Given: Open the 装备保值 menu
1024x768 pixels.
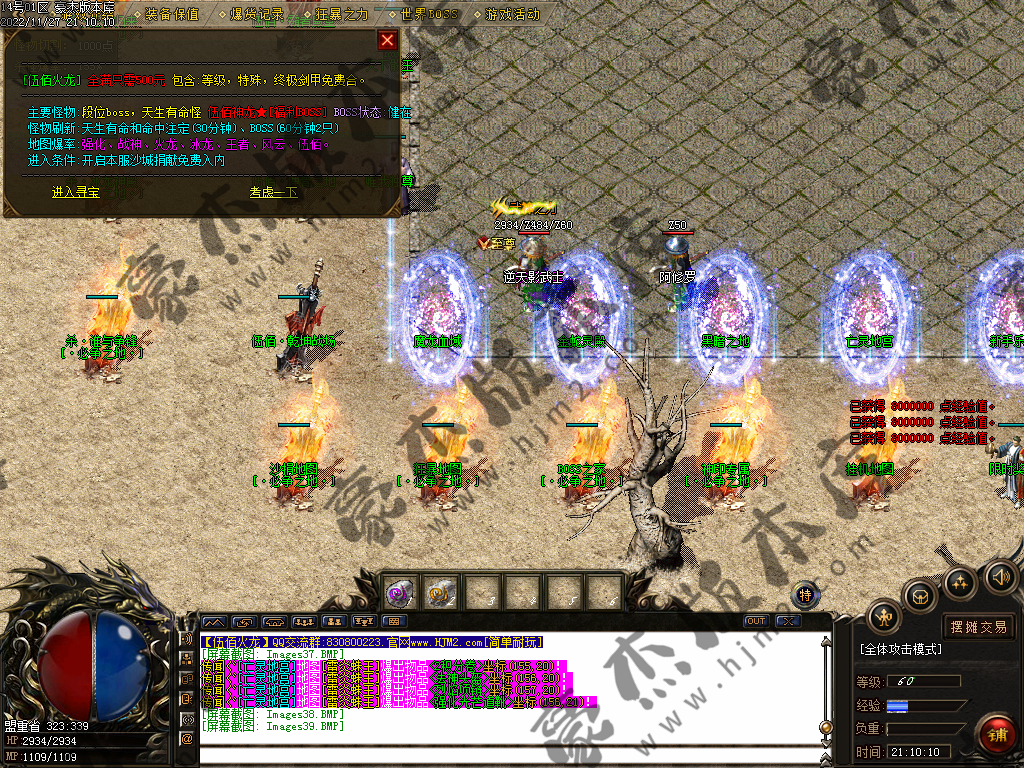Looking at the screenshot, I should coord(171,15).
